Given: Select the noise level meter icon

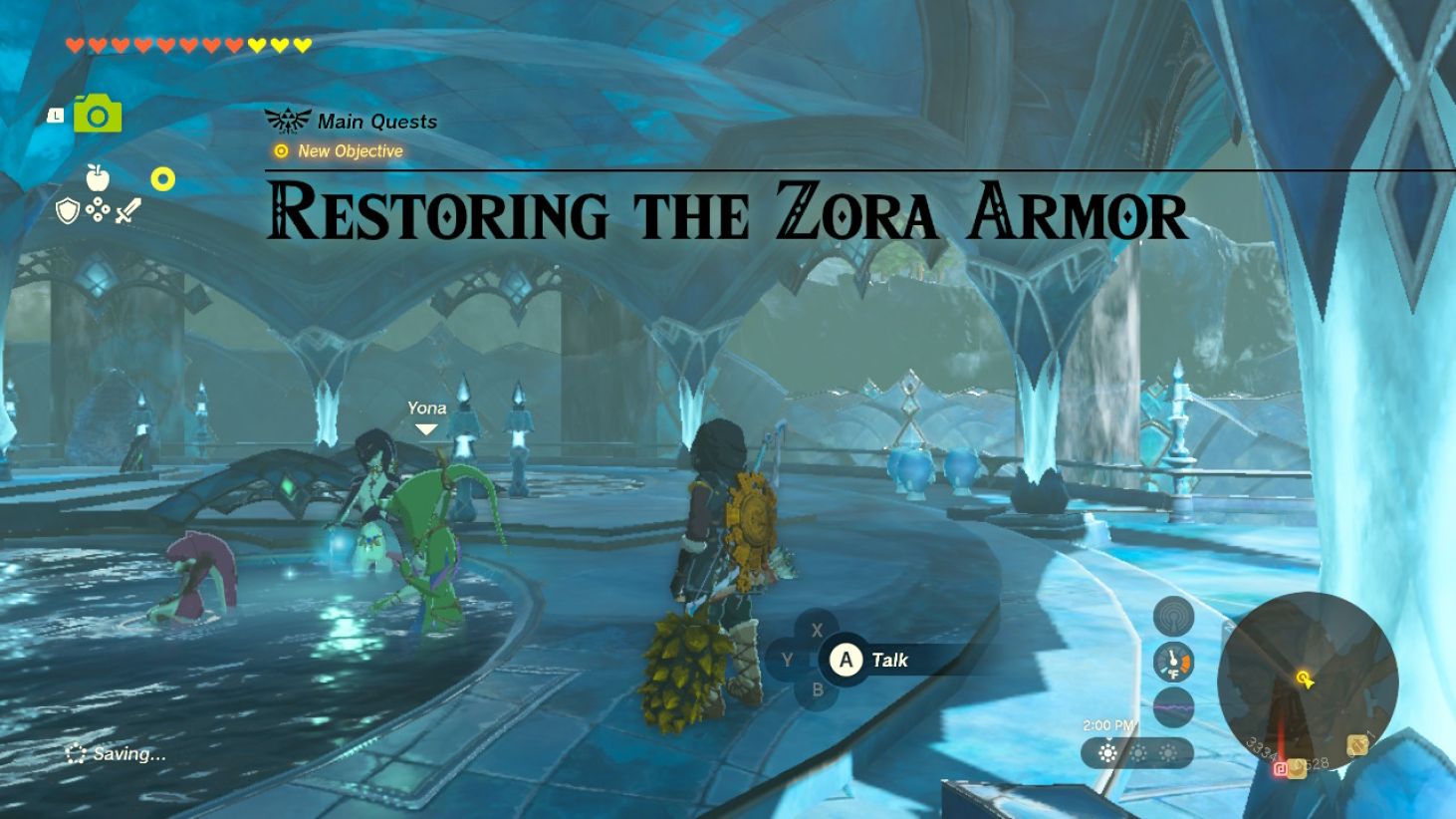Looking at the screenshot, I should tap(1173, 705).
